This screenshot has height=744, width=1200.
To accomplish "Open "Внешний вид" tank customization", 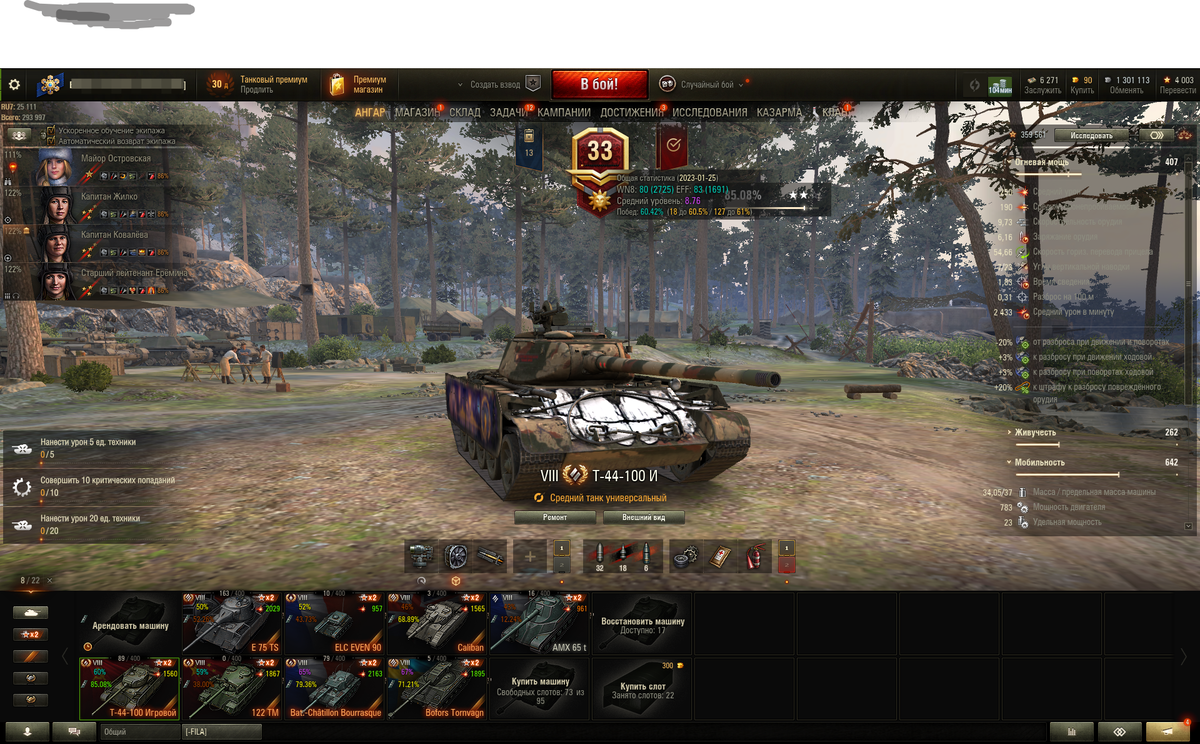I will 644,517.
